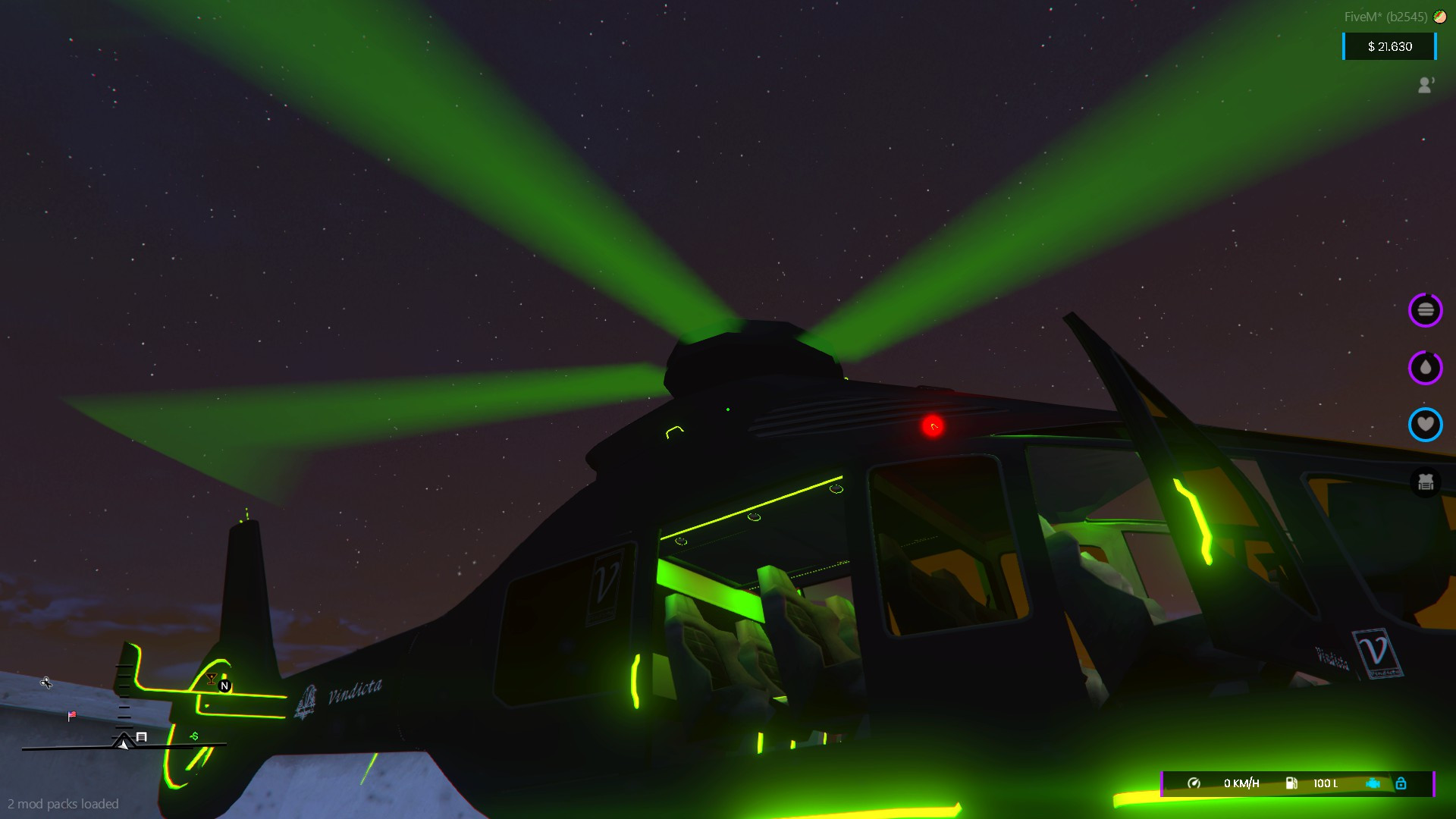Open the $ 21.630 money display

[x=1389, y=46]
